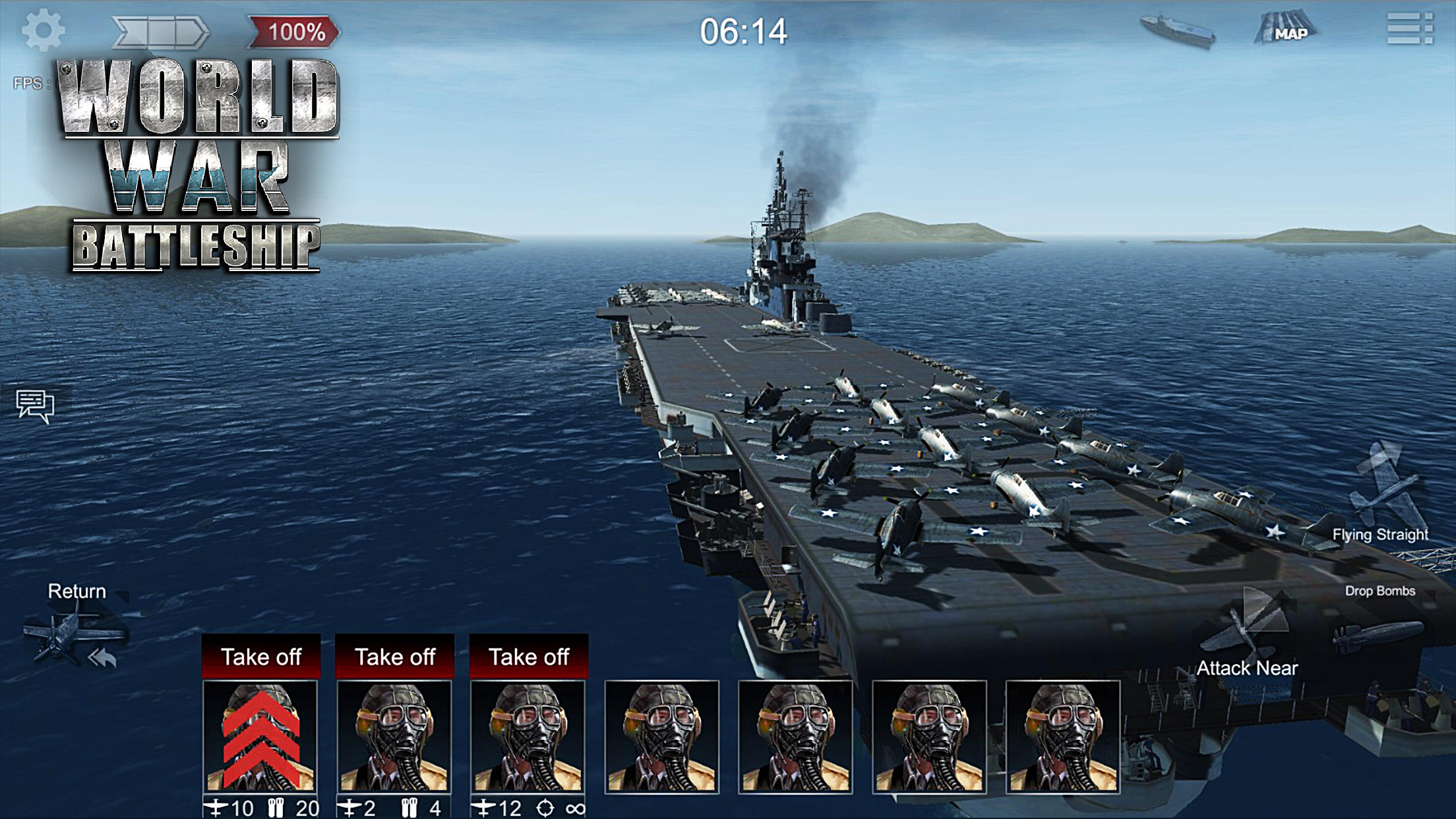The image size is (1456, 819).
Task: Open the chat message bubble
Action: [35, 405]
